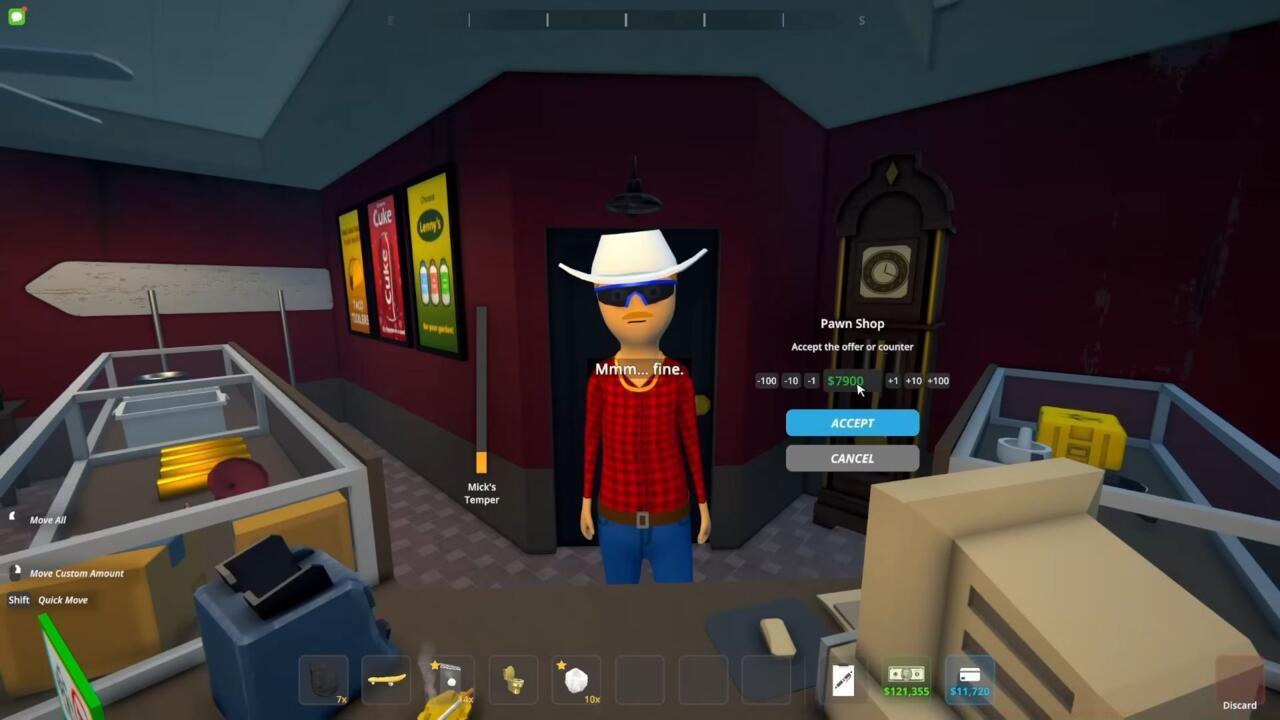This screenshot has height=720, width=1280.
Task: Select the skateboard in the hotbar
Action: tap(385, 679)
